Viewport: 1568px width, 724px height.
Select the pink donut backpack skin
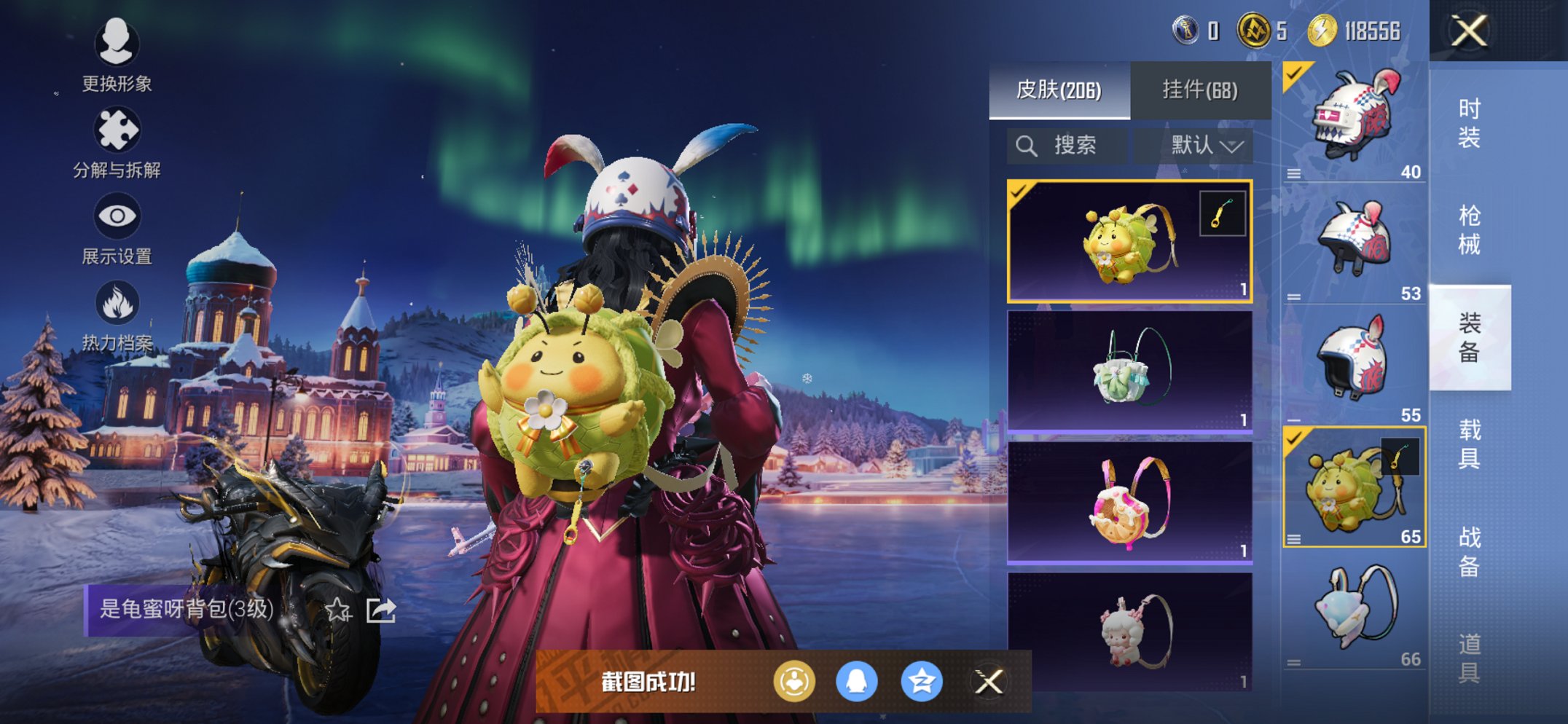(x=1129, y=503)
